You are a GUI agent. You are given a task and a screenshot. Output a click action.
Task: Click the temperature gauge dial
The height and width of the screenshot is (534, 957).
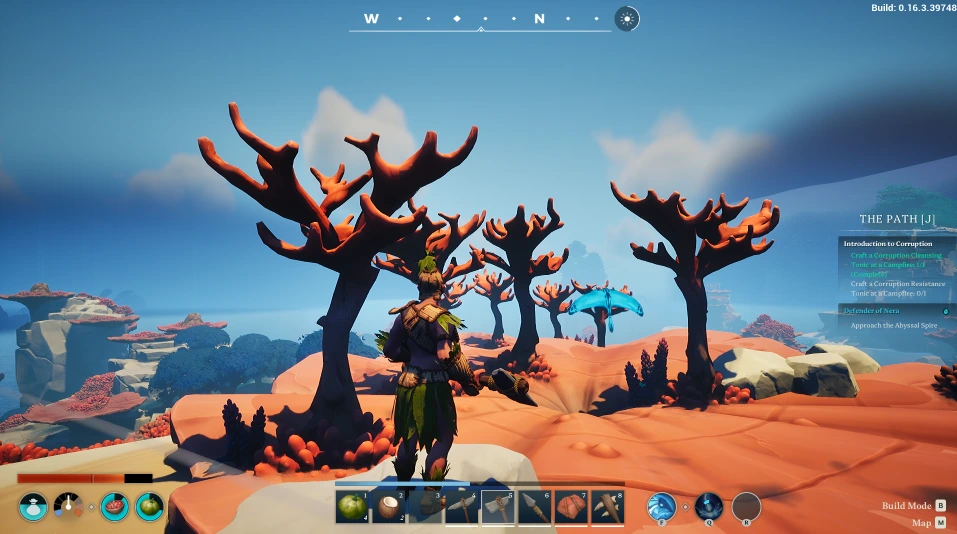68,507
